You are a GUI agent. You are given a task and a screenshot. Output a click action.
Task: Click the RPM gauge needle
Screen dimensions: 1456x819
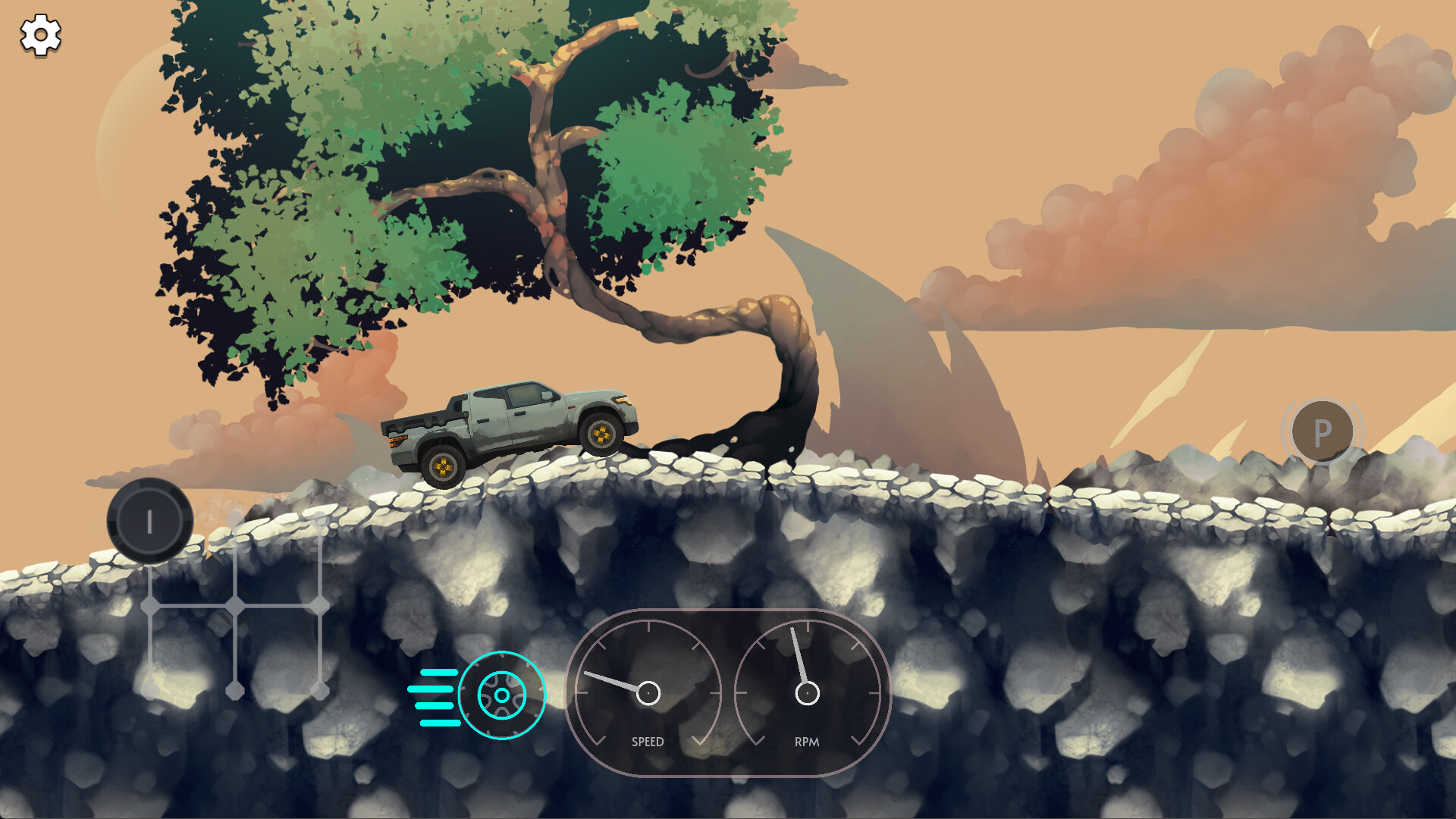pos(798,657)
